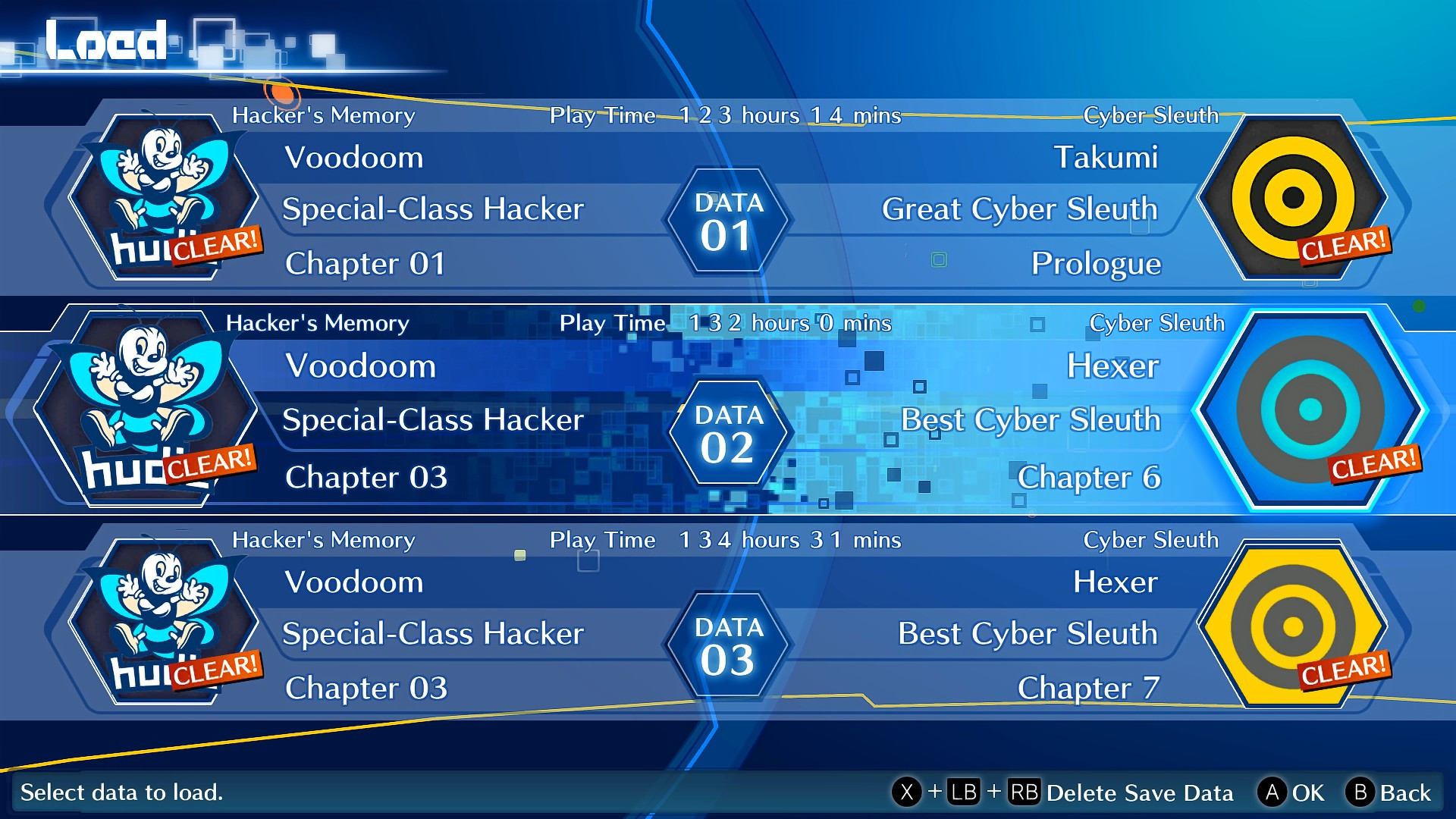The image size is (1456, 819).
Task: Select the DATA 03 hexagon badge
Action: coord(726,645)
